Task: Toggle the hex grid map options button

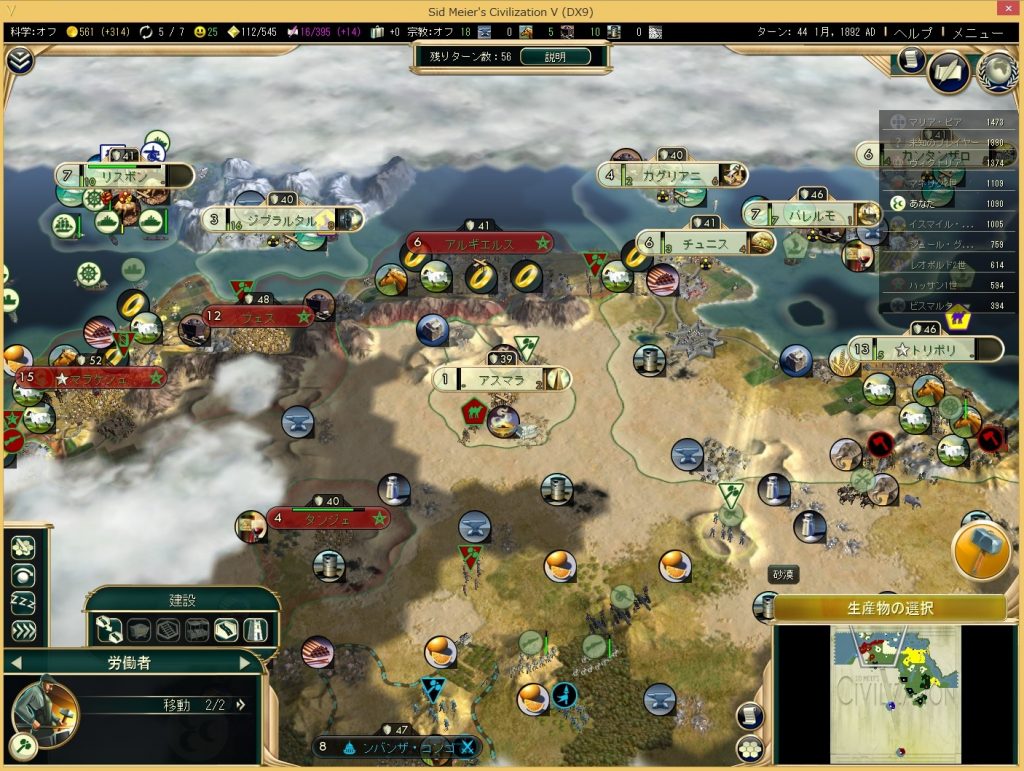Action: tap(748, 747)
